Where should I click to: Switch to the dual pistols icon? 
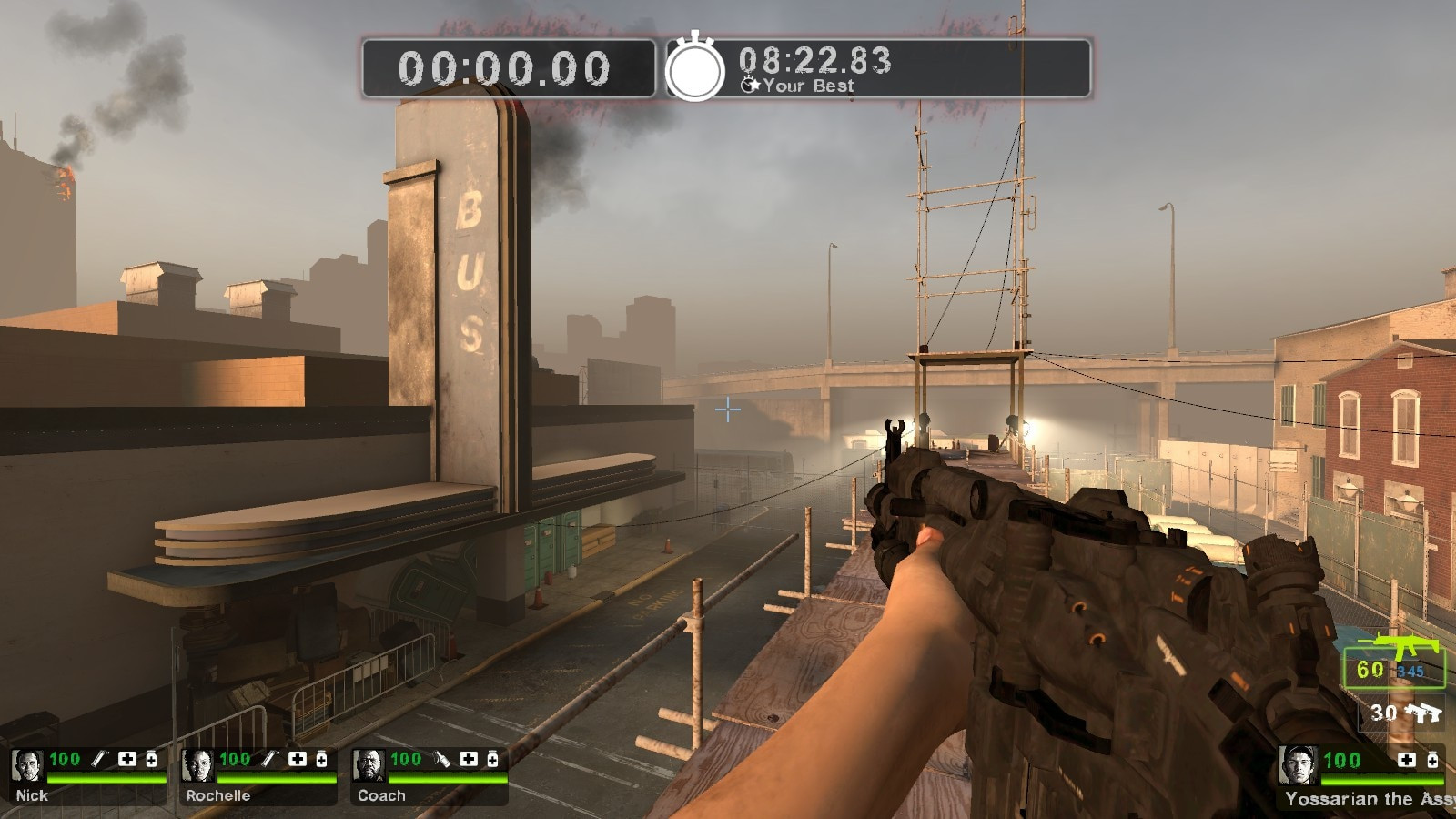click(x=1425, y=713)
